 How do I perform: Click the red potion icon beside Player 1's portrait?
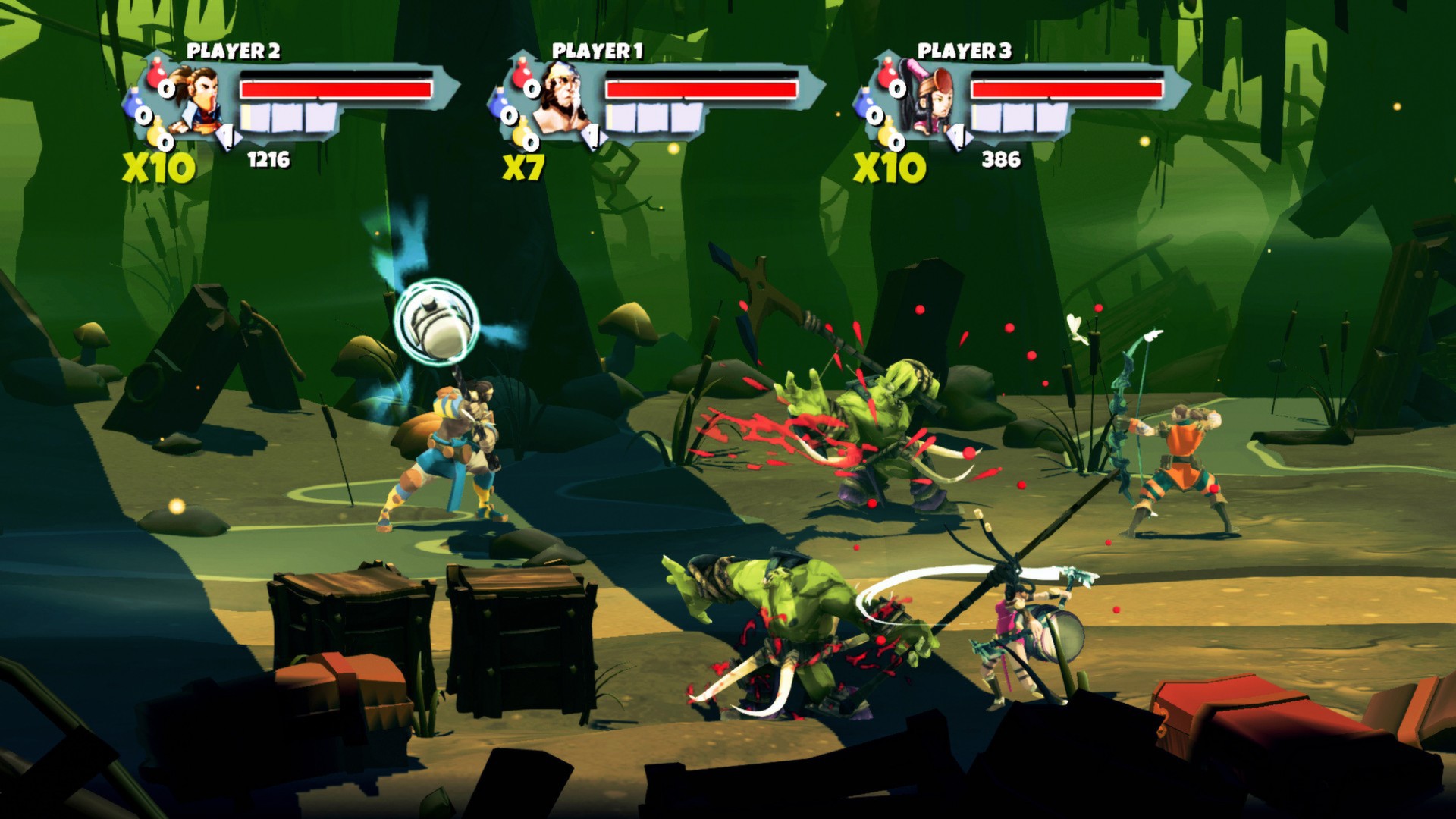(x=521, y=73)
